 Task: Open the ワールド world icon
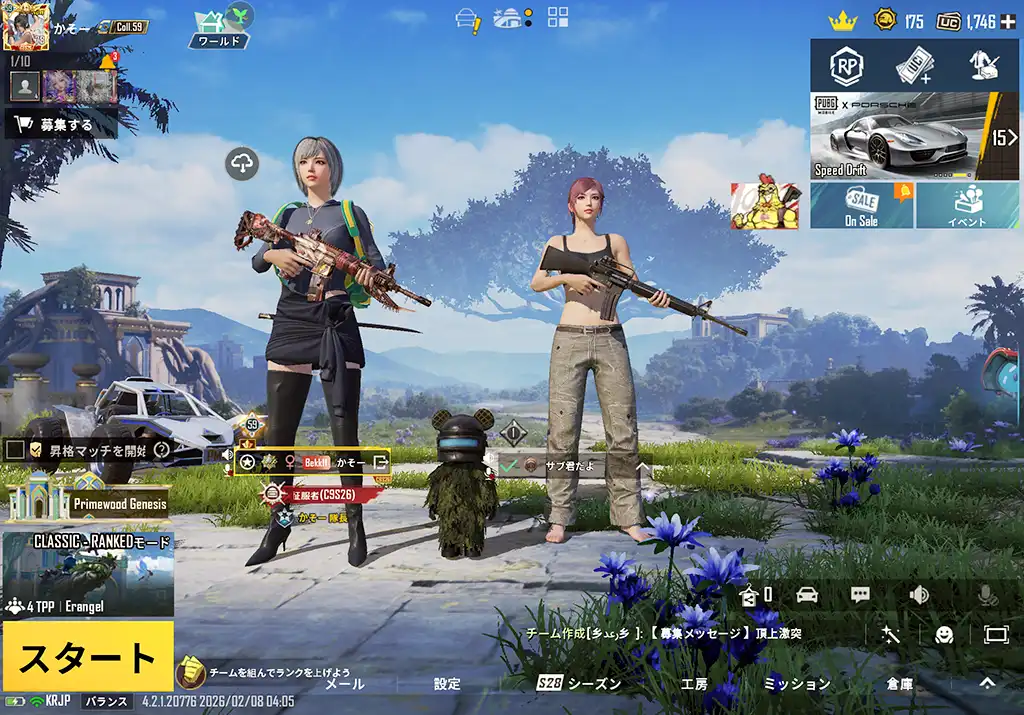pos(220,27)
